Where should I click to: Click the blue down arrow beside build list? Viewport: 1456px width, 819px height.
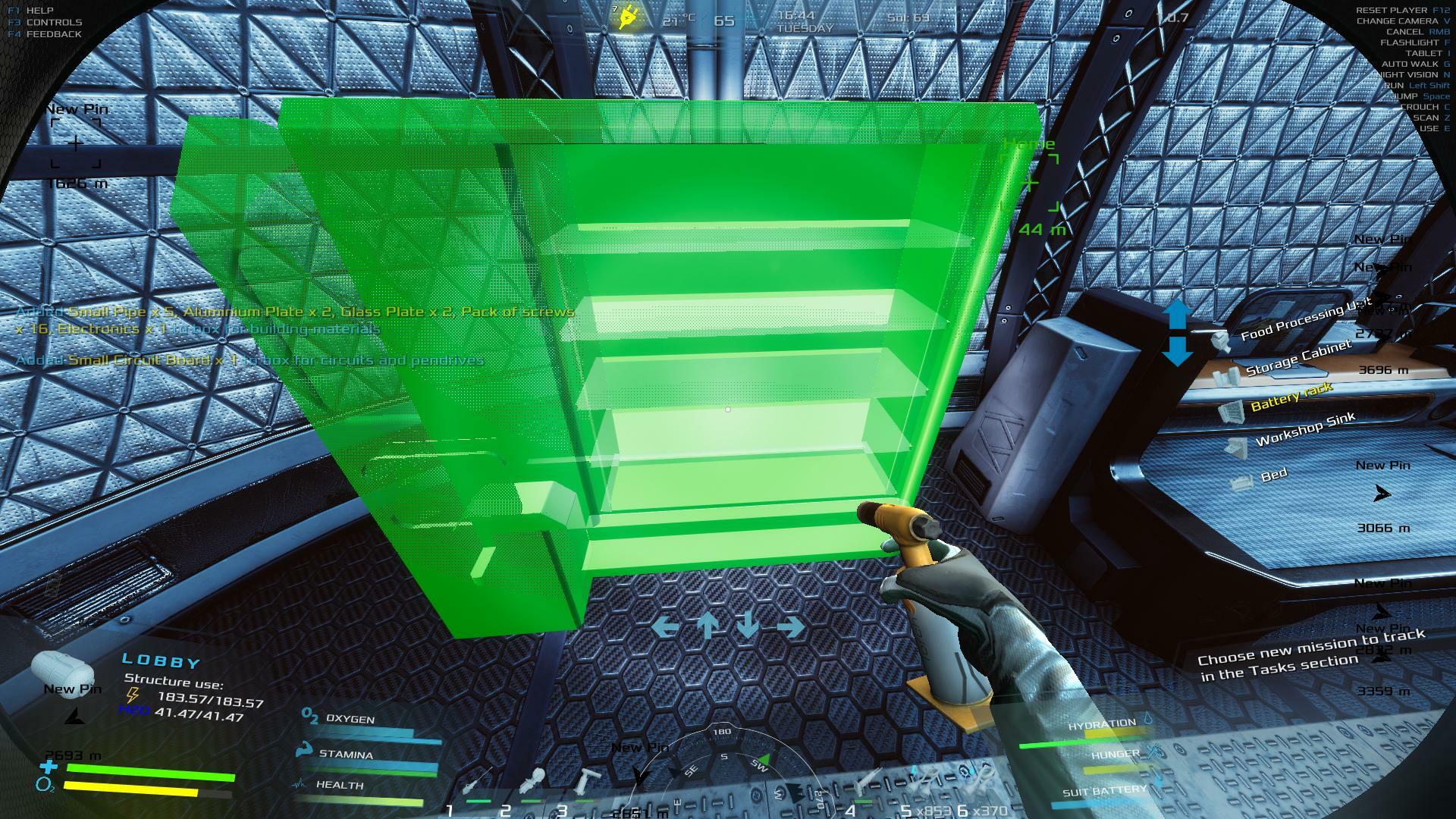[1176, 351]
